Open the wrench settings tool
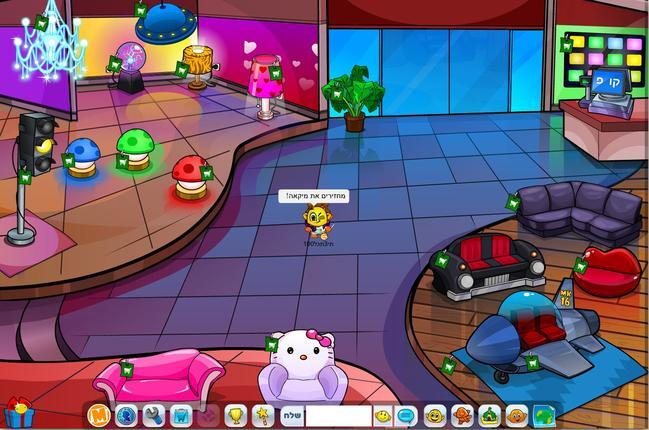This screenshot has width=649, height=430. (153, 414)
